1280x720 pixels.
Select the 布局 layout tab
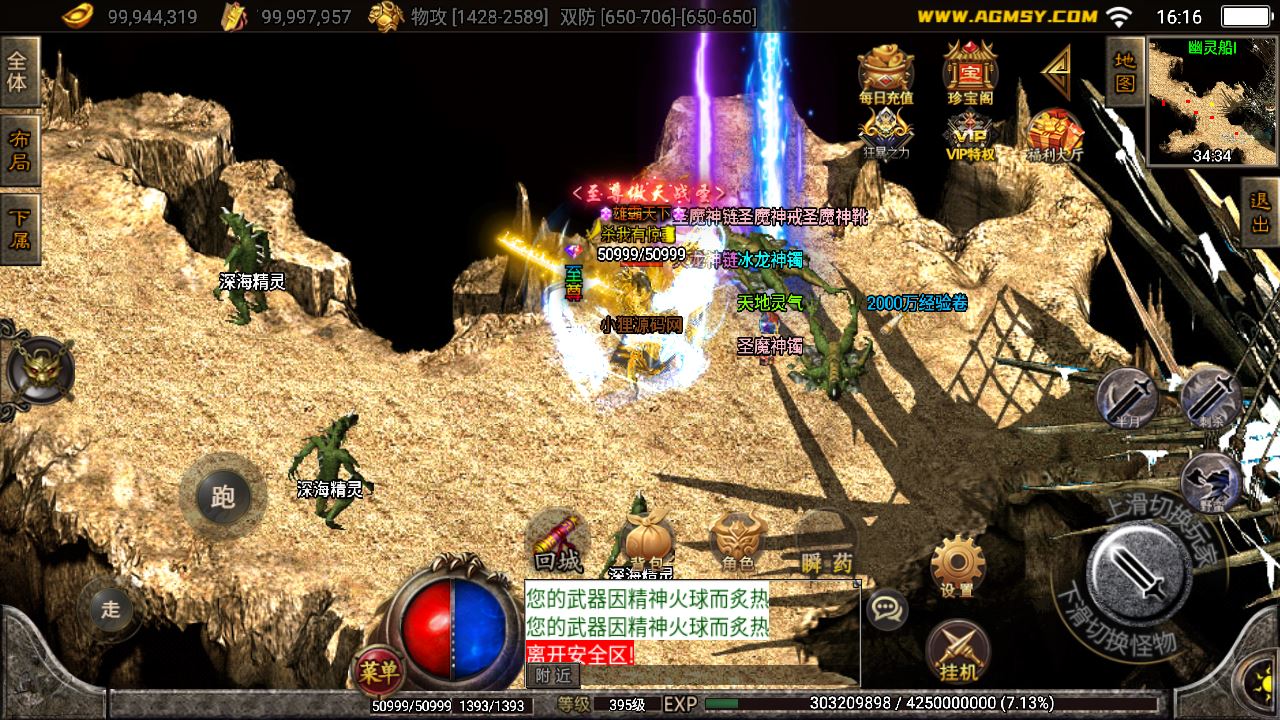coord(18,150)
